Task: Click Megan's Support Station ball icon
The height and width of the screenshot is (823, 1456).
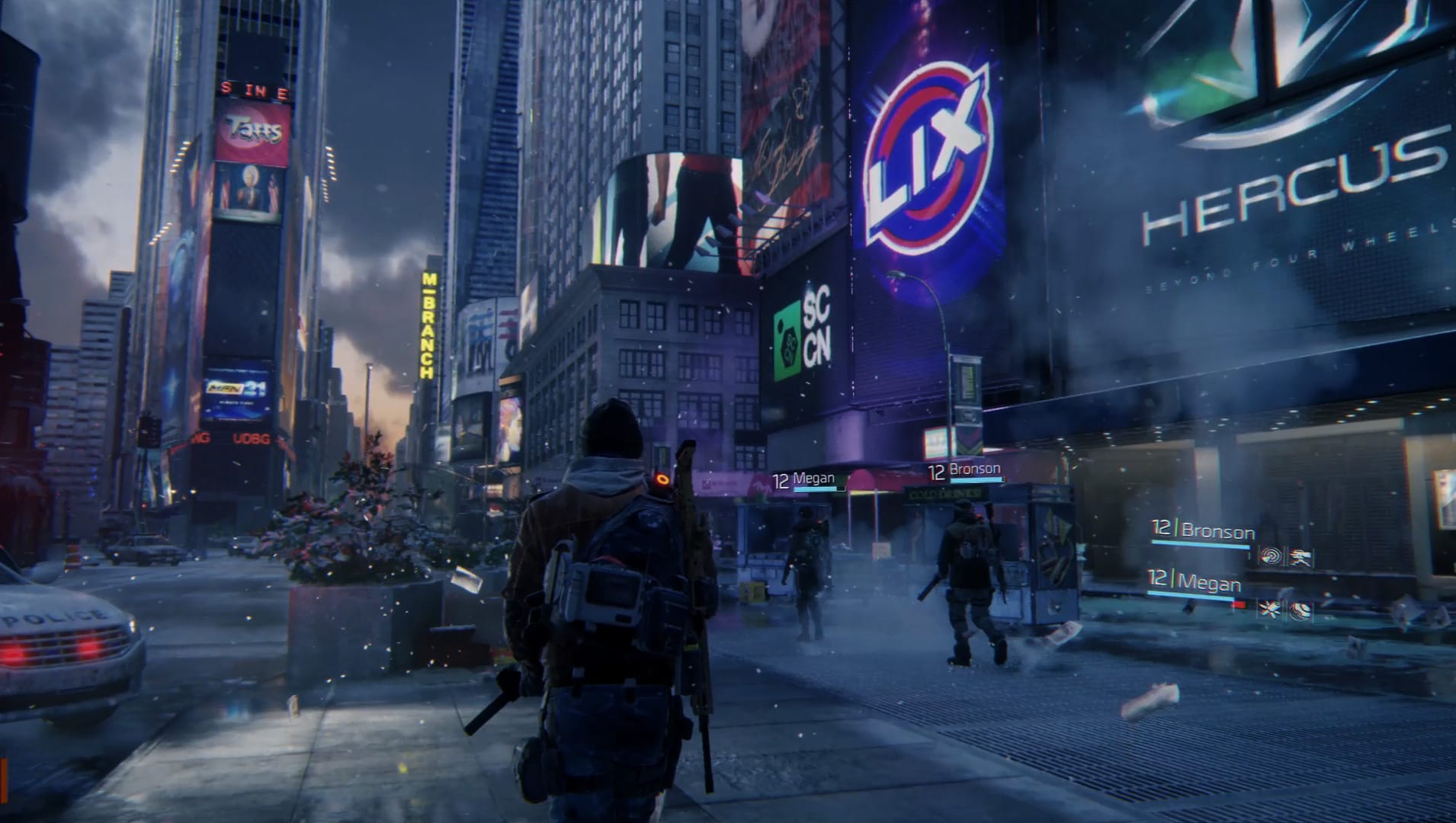Action: pos(1301,611)
